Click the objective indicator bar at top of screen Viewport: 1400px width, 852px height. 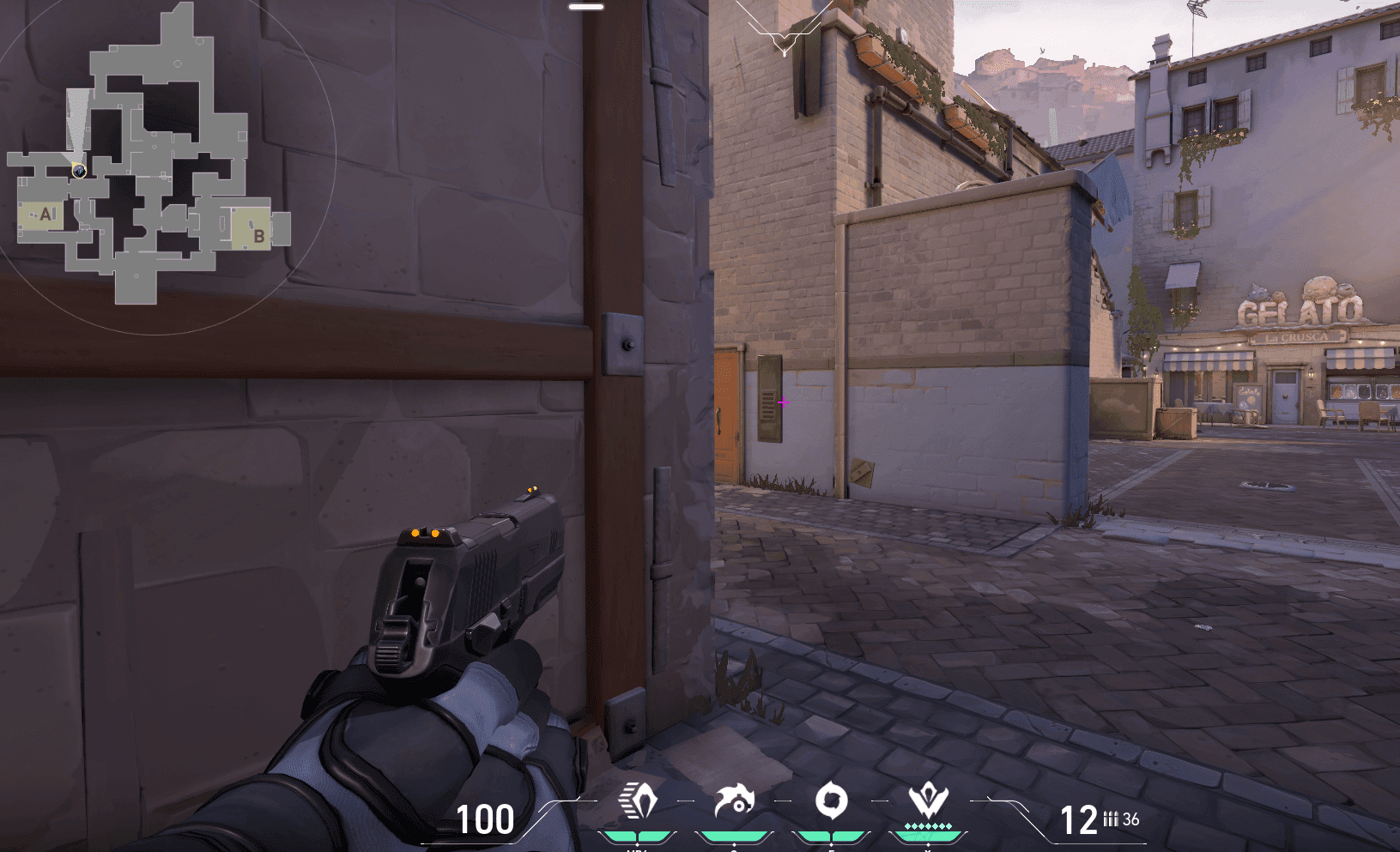coord(585,5)
